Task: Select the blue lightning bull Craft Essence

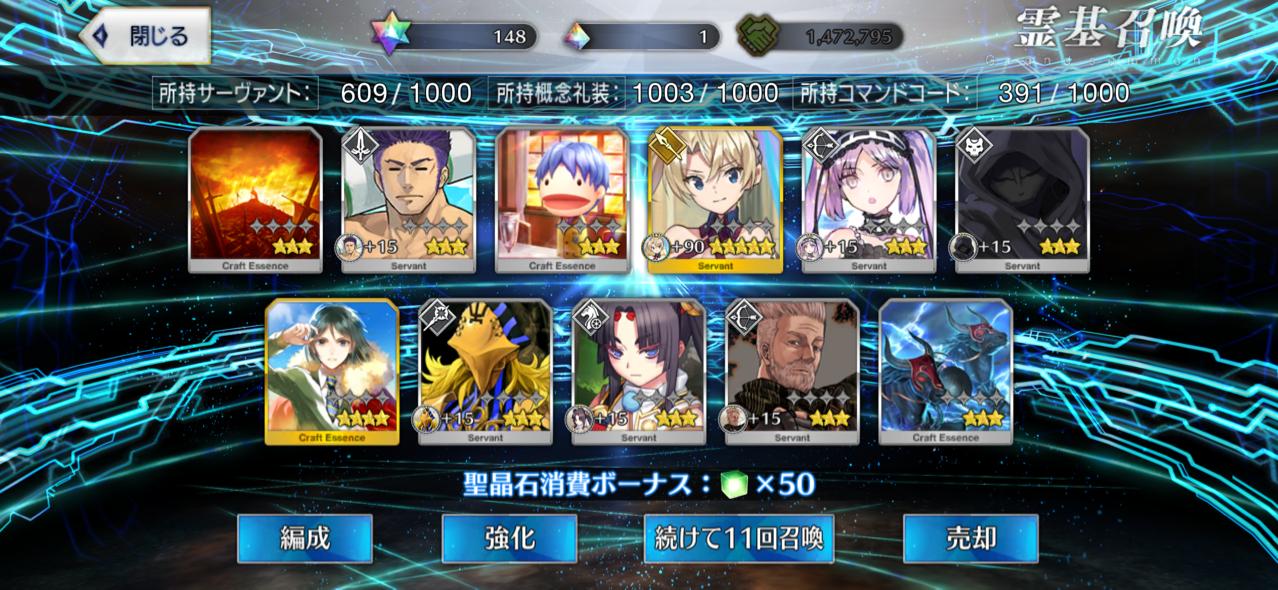Action: 946,371
